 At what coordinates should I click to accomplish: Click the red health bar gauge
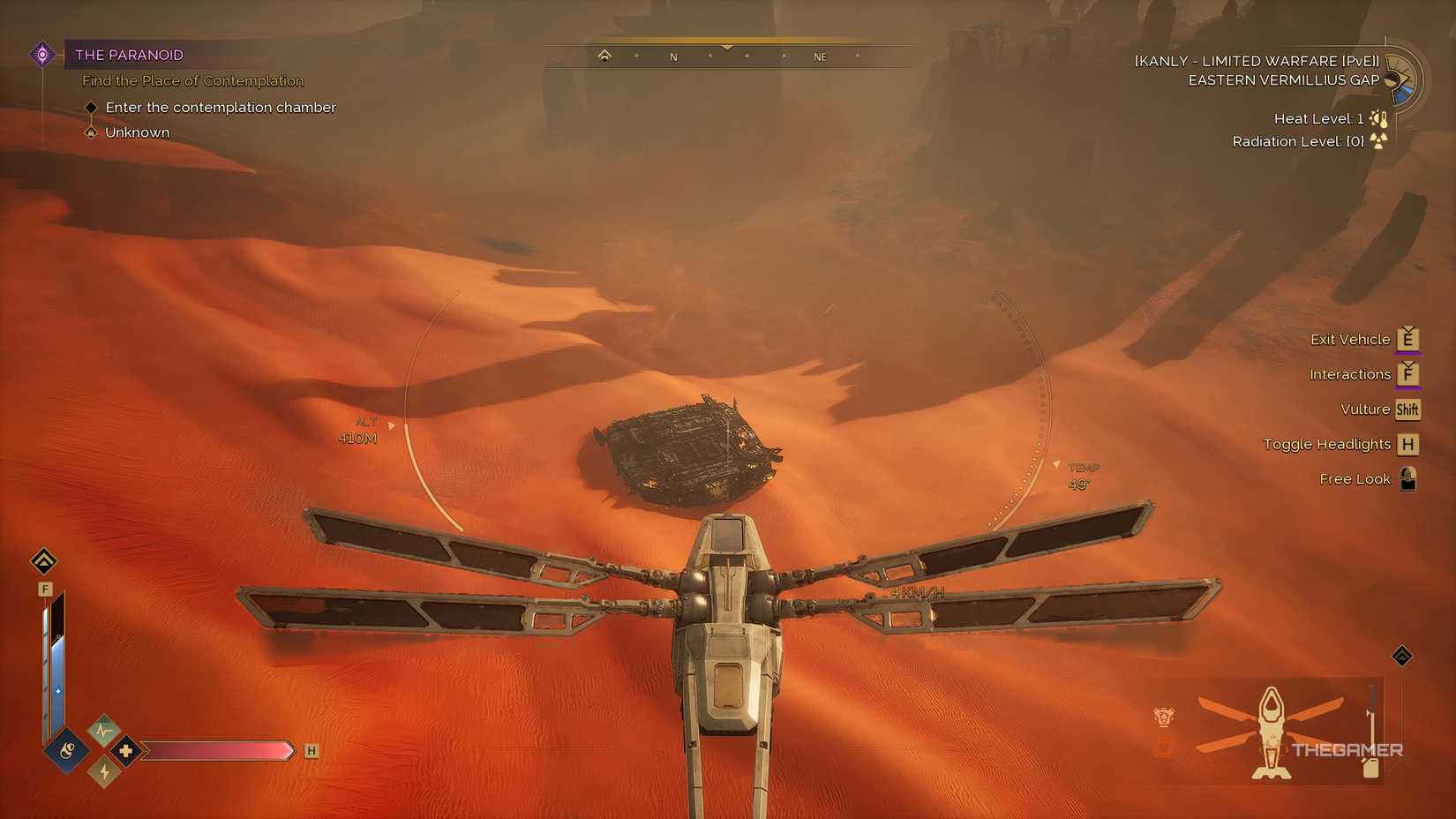(221, 750)
